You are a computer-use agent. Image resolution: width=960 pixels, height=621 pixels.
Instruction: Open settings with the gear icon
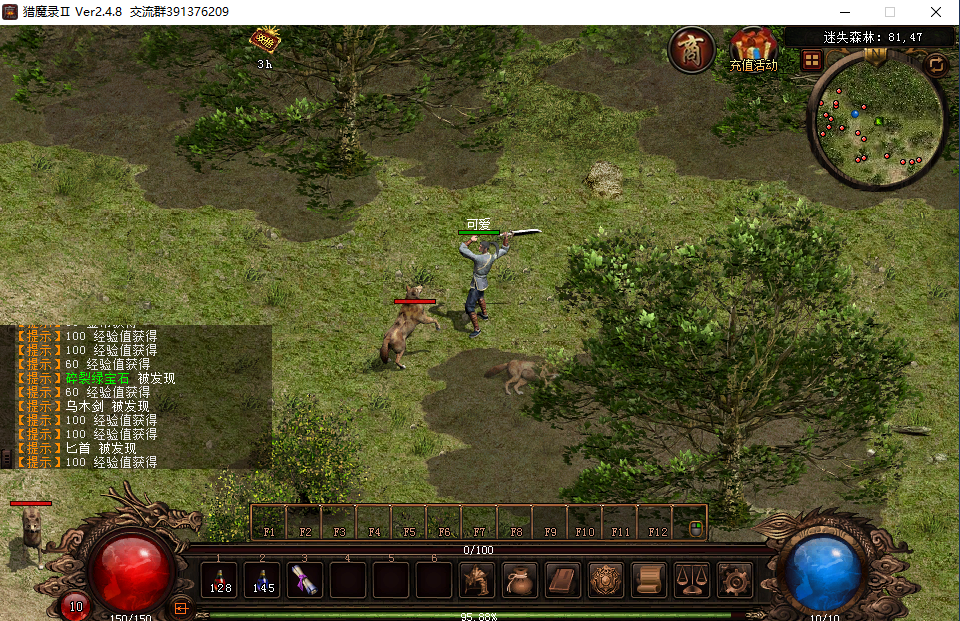pos(735,580)
